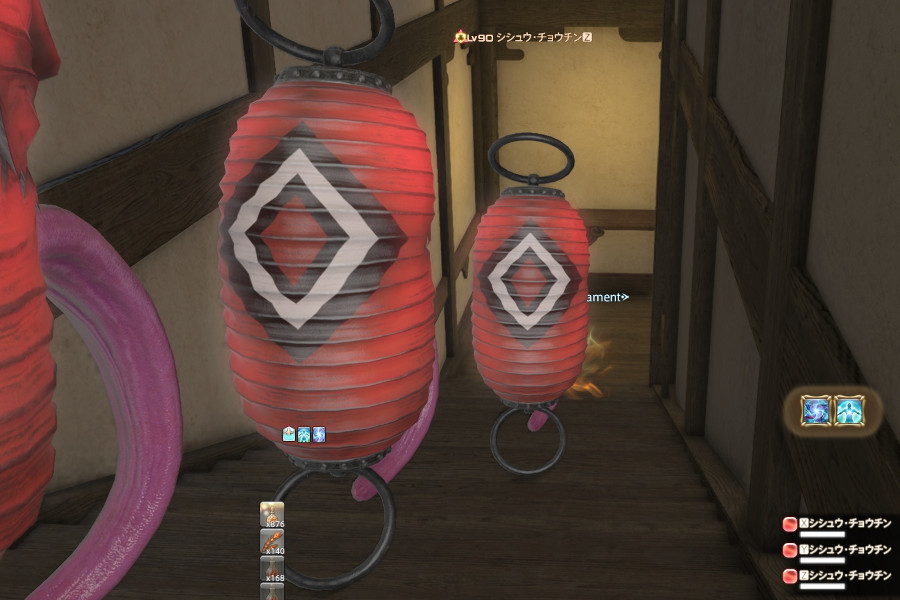This screenshot has width=900, height=600.
Task: Select enemy Y シシュウ・チョウチン list row
Action: pos(840,549)
